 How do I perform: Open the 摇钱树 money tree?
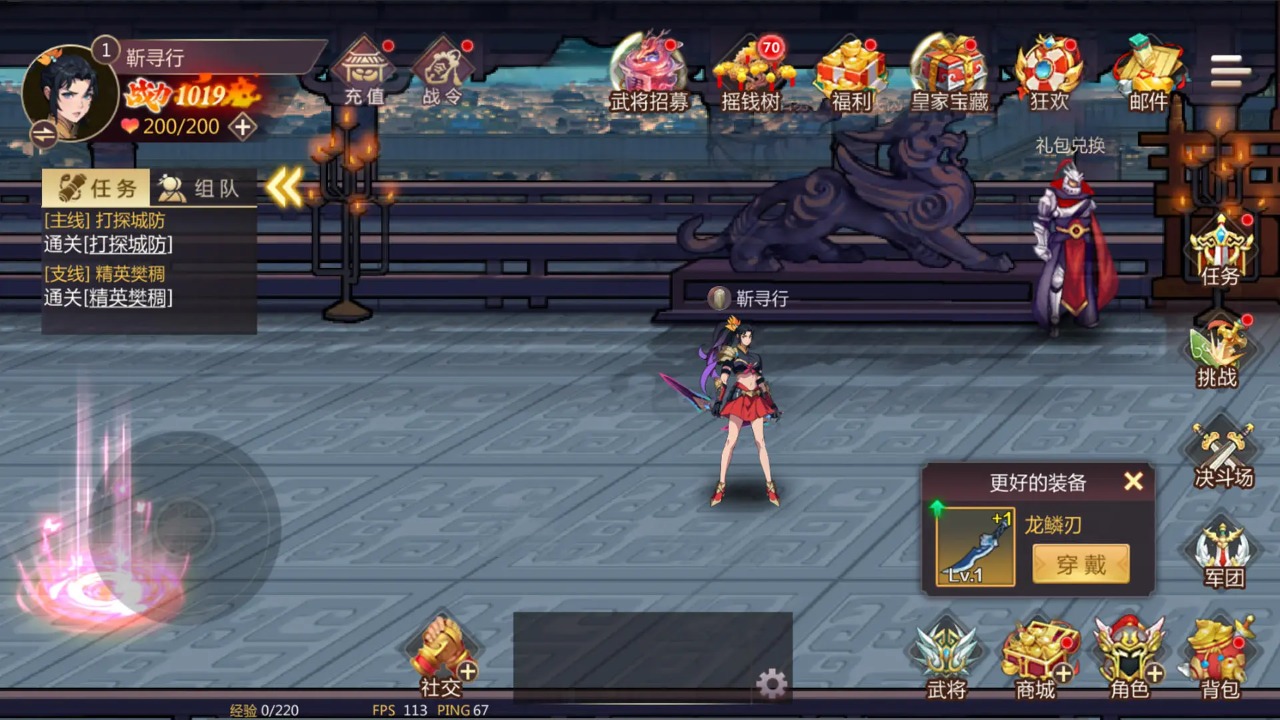751,72
